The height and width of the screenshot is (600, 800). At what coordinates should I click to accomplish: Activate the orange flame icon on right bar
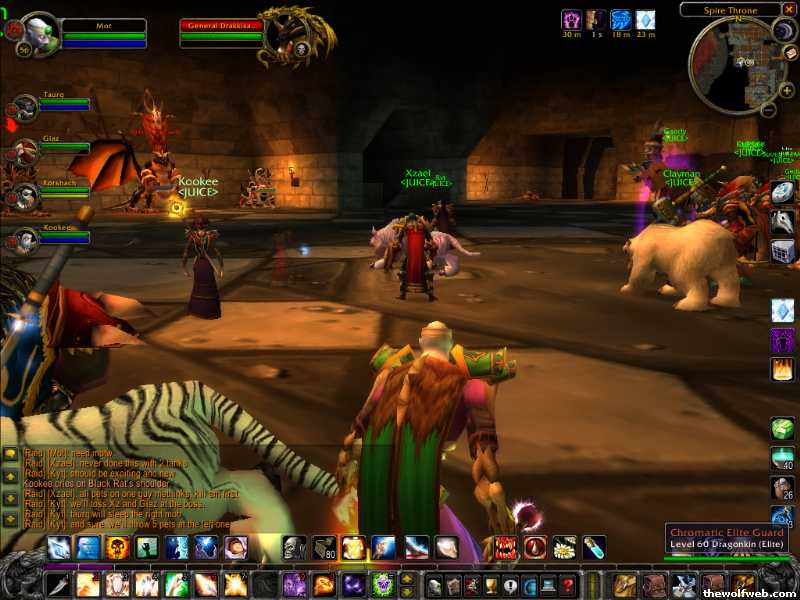coord(783,369)
